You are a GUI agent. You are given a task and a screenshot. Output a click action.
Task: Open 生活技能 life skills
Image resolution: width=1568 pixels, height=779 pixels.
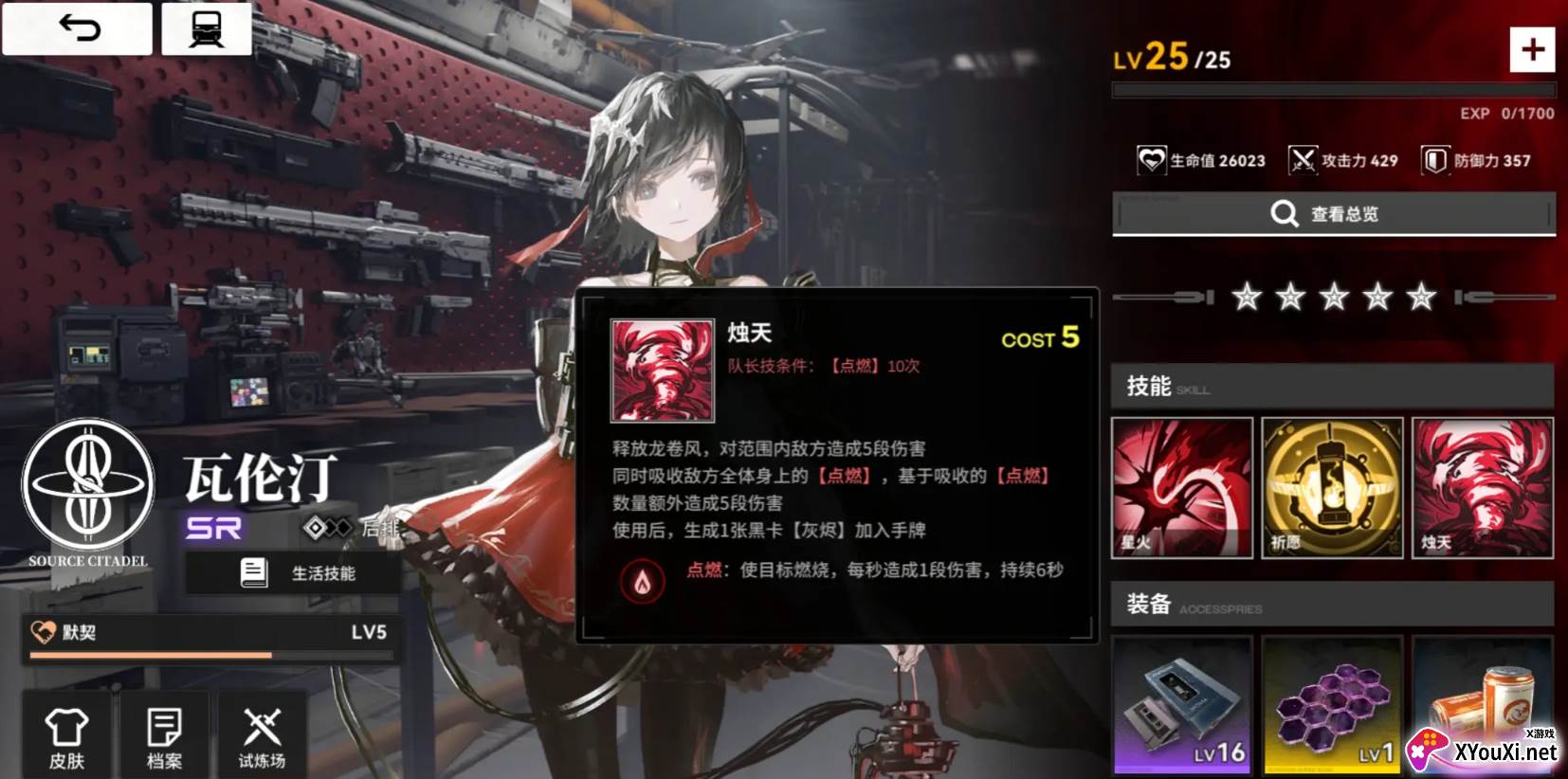[x=294, y=573]
